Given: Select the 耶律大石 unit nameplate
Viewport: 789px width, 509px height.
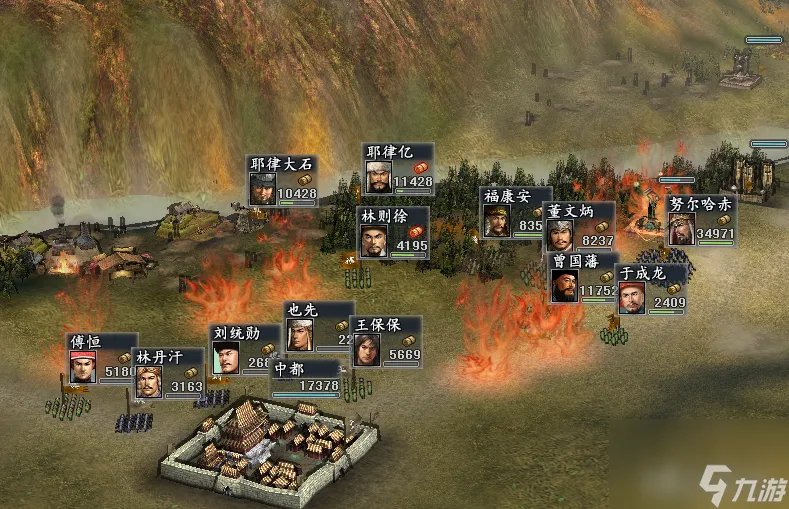Looking at the screenshot, I should pyautogui.click(x=283, y=181).
